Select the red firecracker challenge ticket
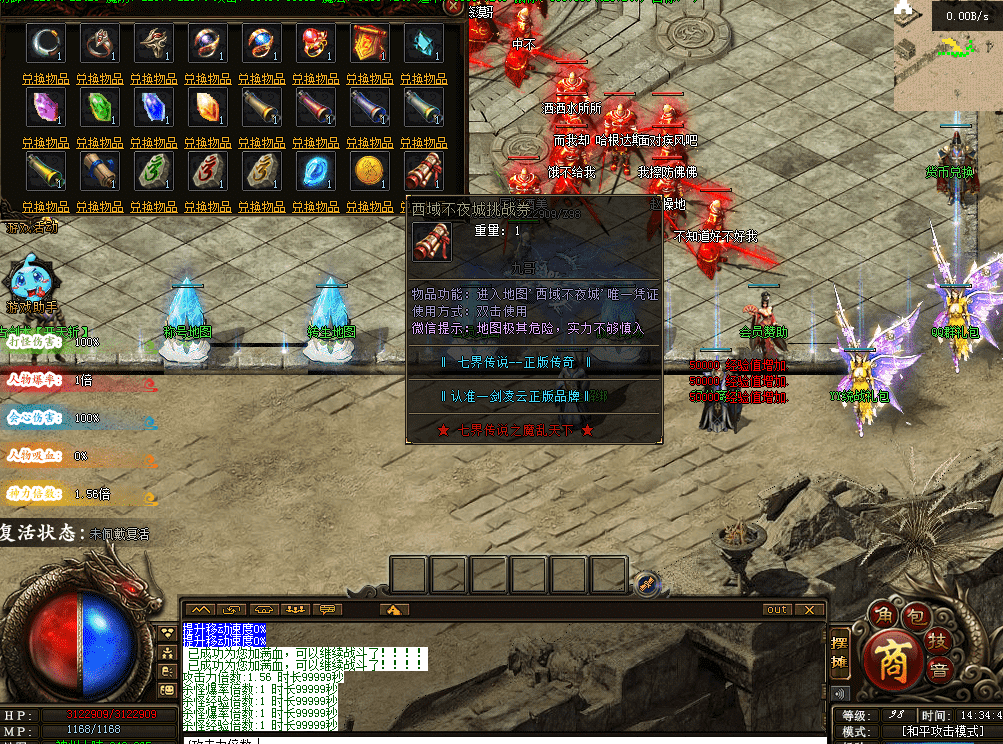 click(424, 171)
